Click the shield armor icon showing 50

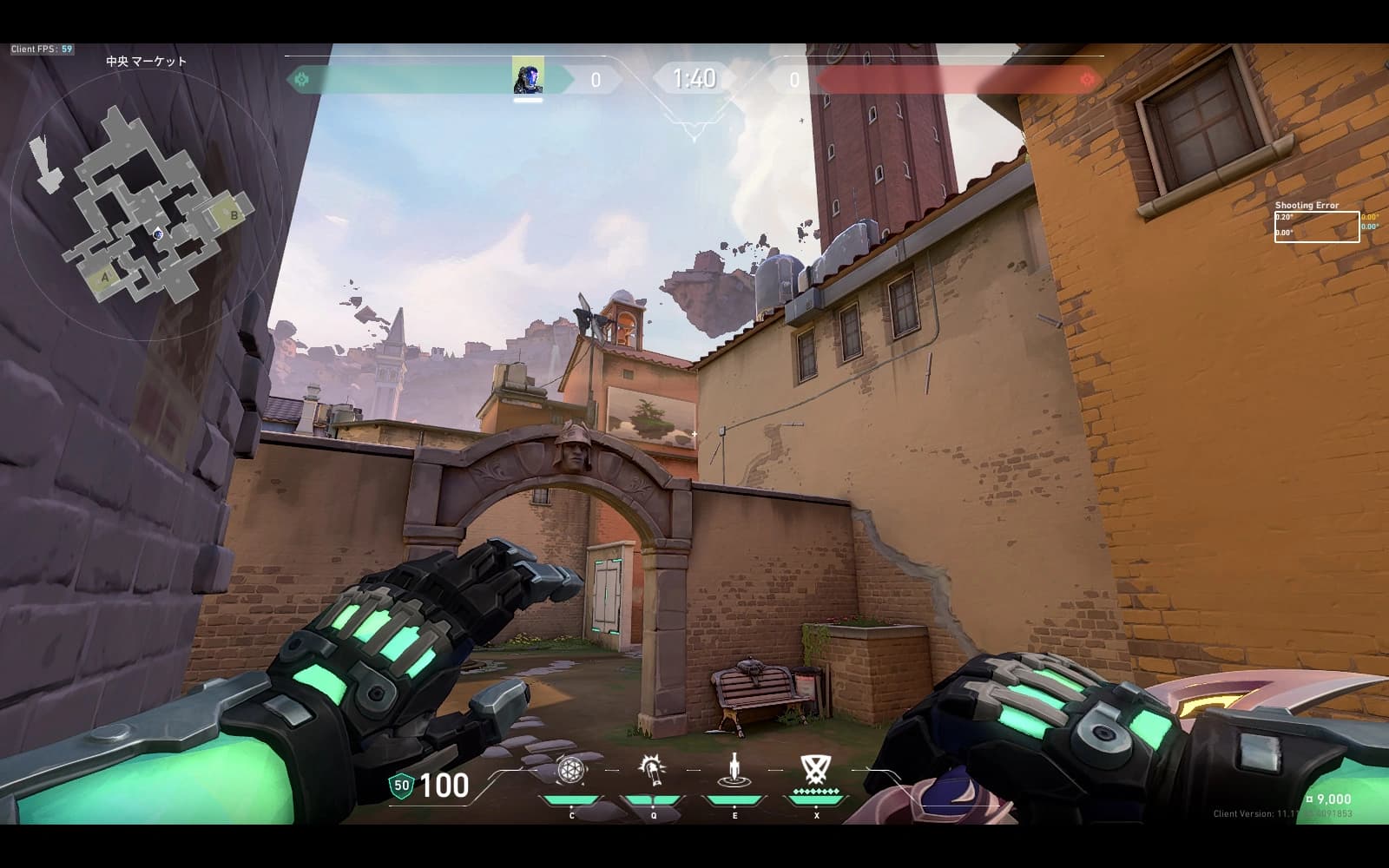click(401, 786)
